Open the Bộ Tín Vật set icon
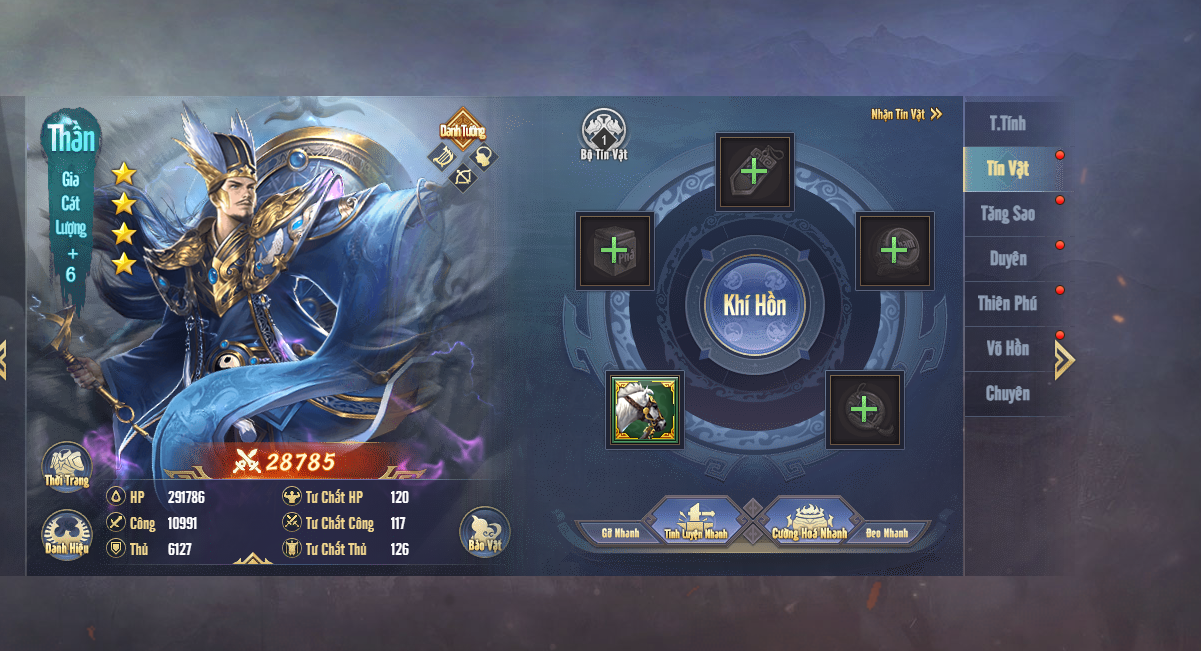Screen dimensions: 1201x651 [604, 134]
